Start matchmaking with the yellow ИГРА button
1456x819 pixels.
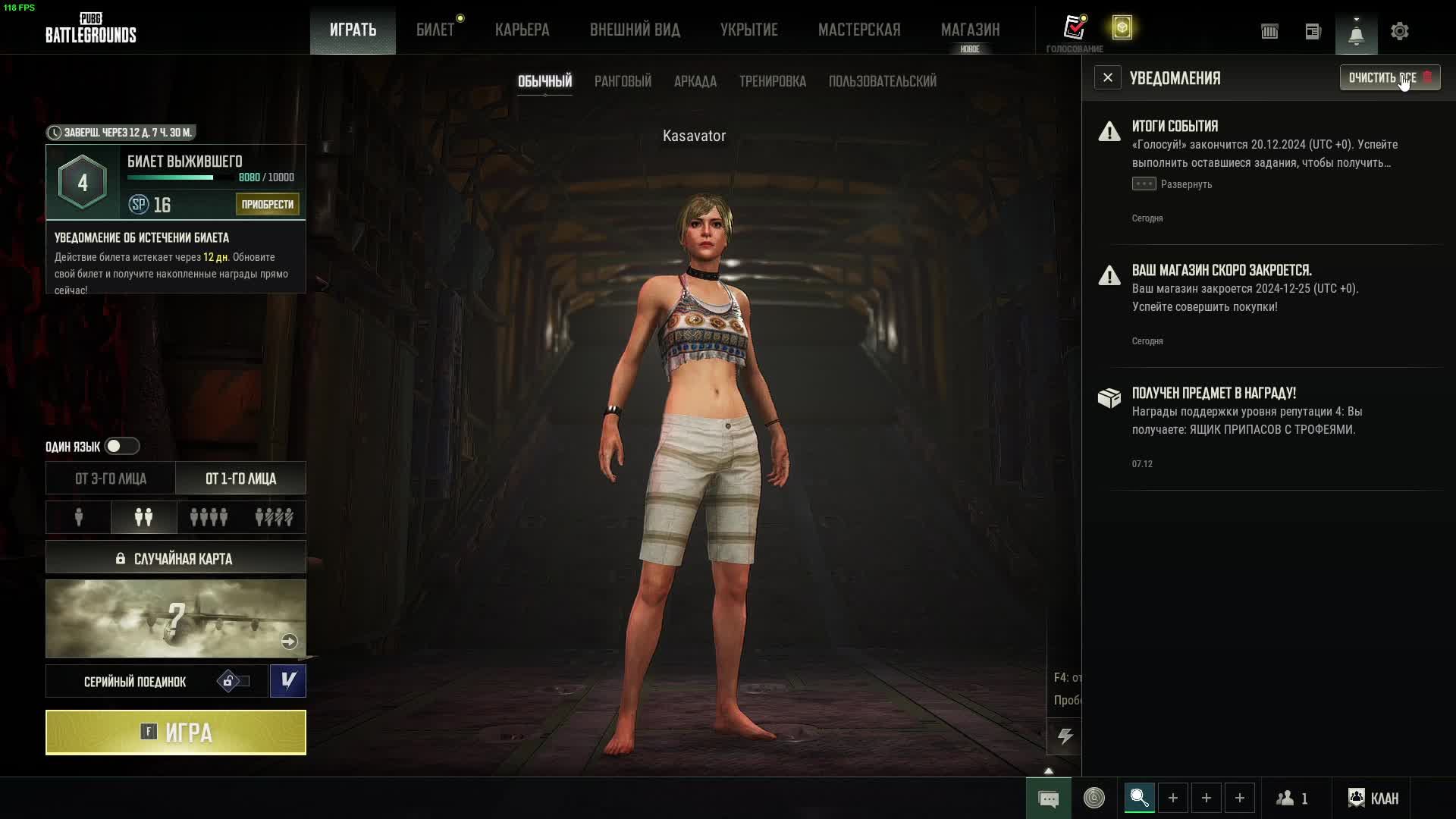176,733
